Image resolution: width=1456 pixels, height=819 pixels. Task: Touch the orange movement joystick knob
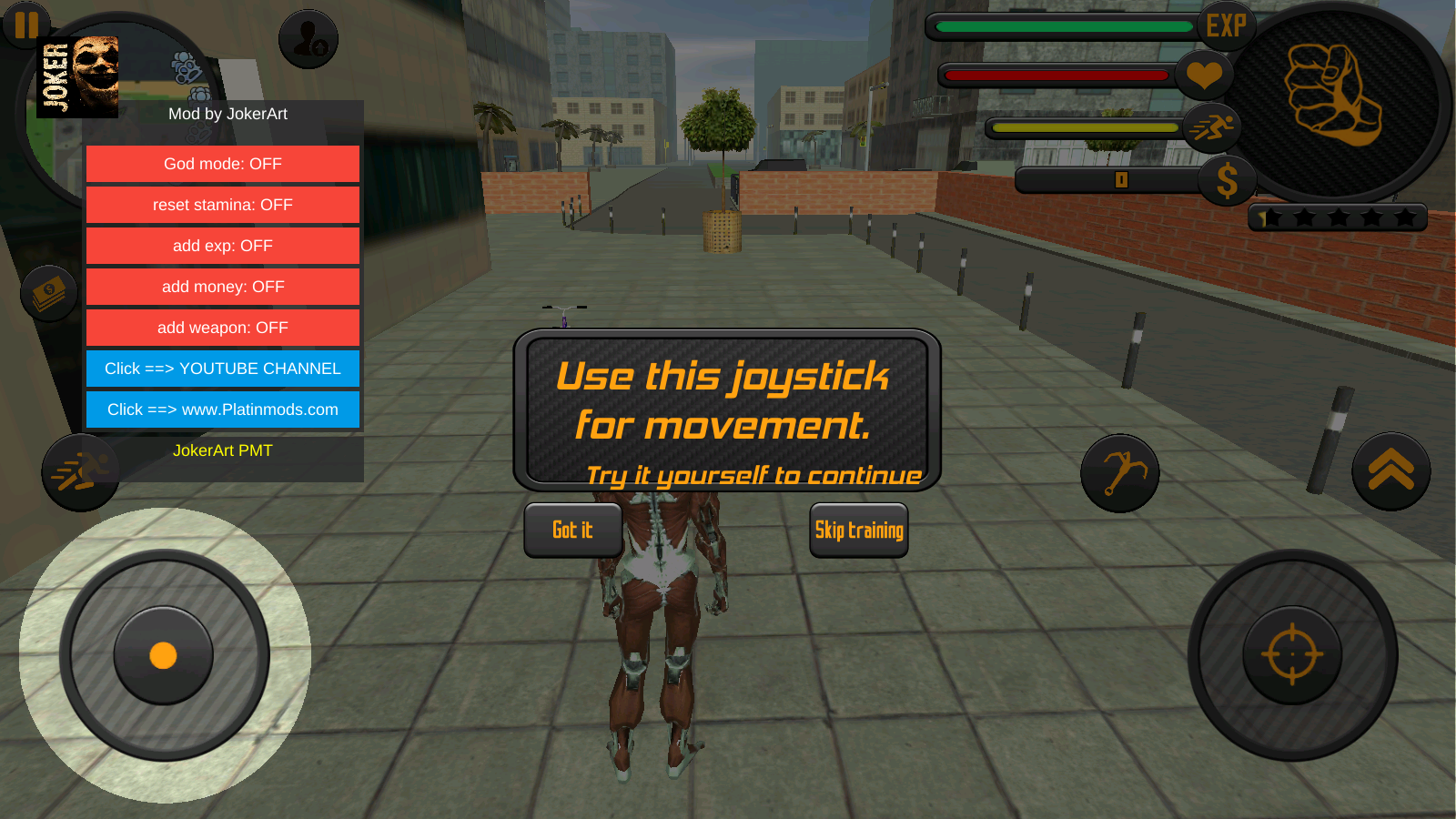[x=163, y=655]
